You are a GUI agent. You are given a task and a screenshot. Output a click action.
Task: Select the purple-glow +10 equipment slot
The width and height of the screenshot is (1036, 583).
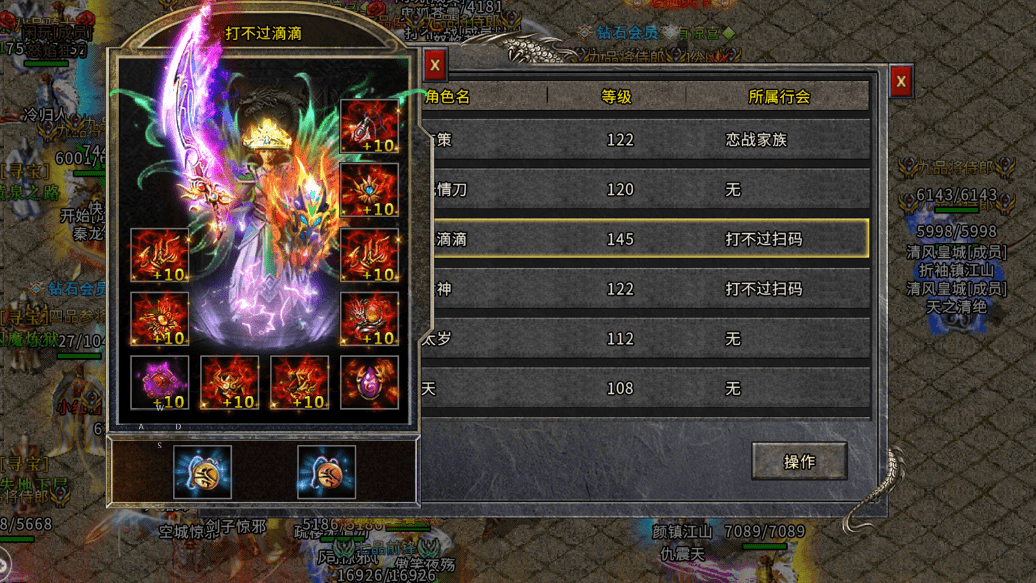coord(160,382)
